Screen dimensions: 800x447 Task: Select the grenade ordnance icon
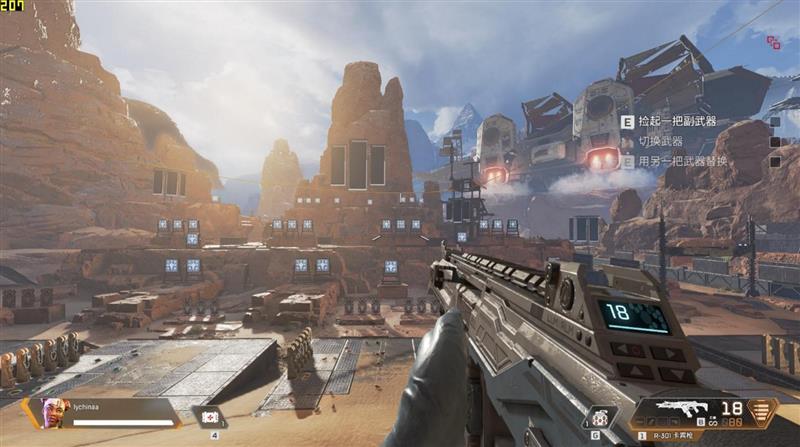tap(597, 417)
